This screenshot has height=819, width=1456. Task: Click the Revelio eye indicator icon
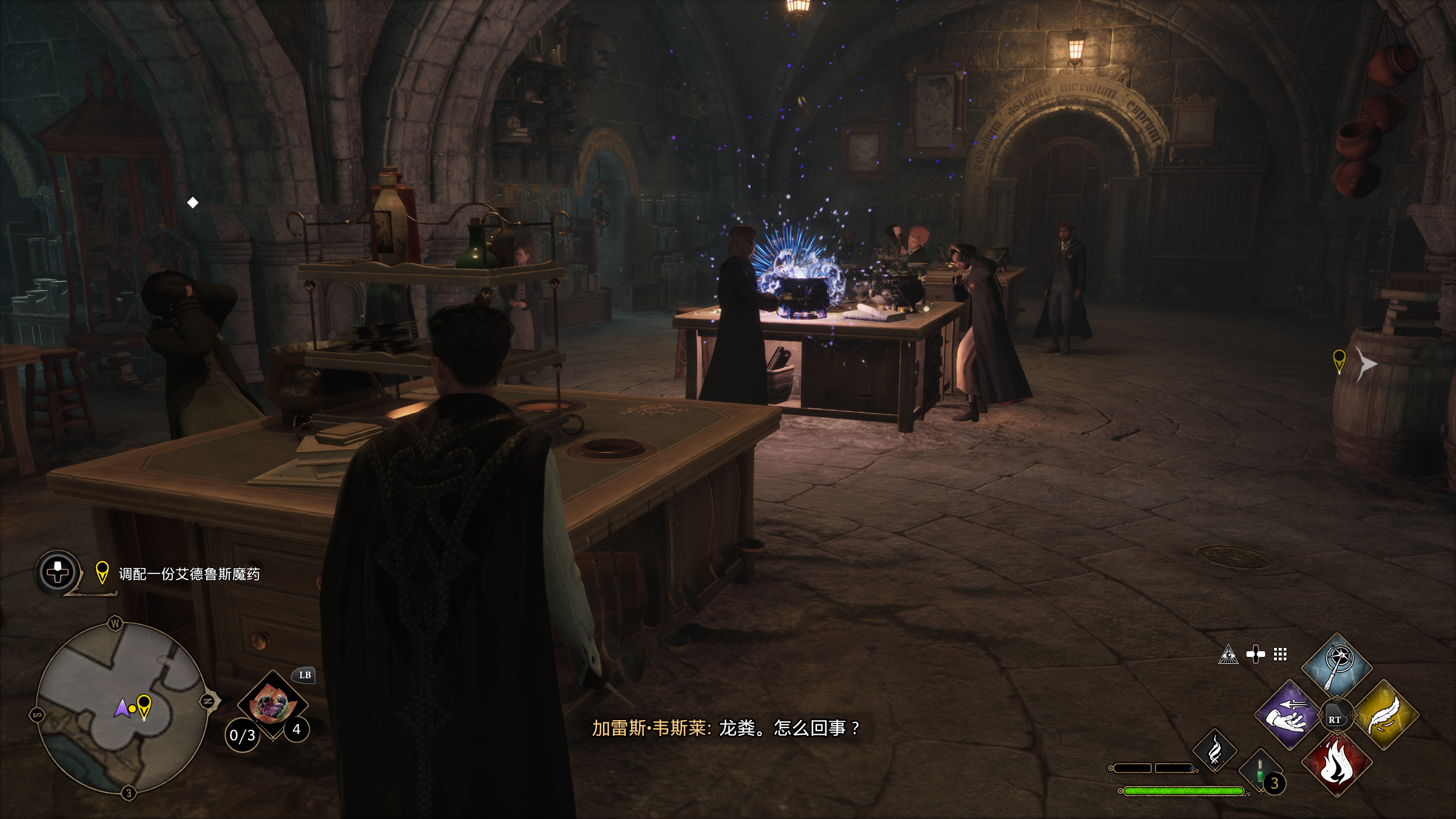coord(1228,655)
